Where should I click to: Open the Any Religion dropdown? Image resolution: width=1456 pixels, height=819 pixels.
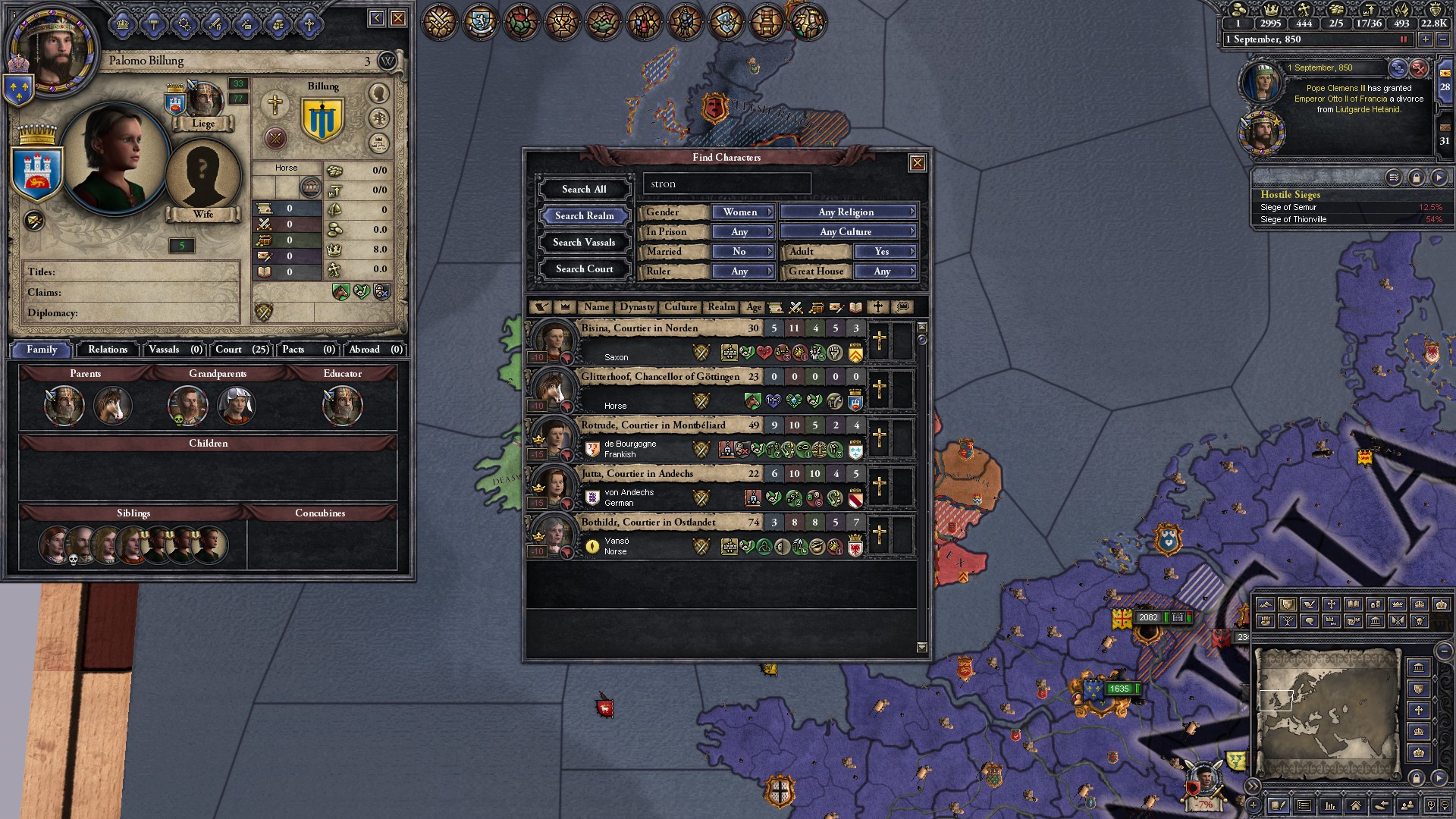pyautogui.click(x=848, y=212)
